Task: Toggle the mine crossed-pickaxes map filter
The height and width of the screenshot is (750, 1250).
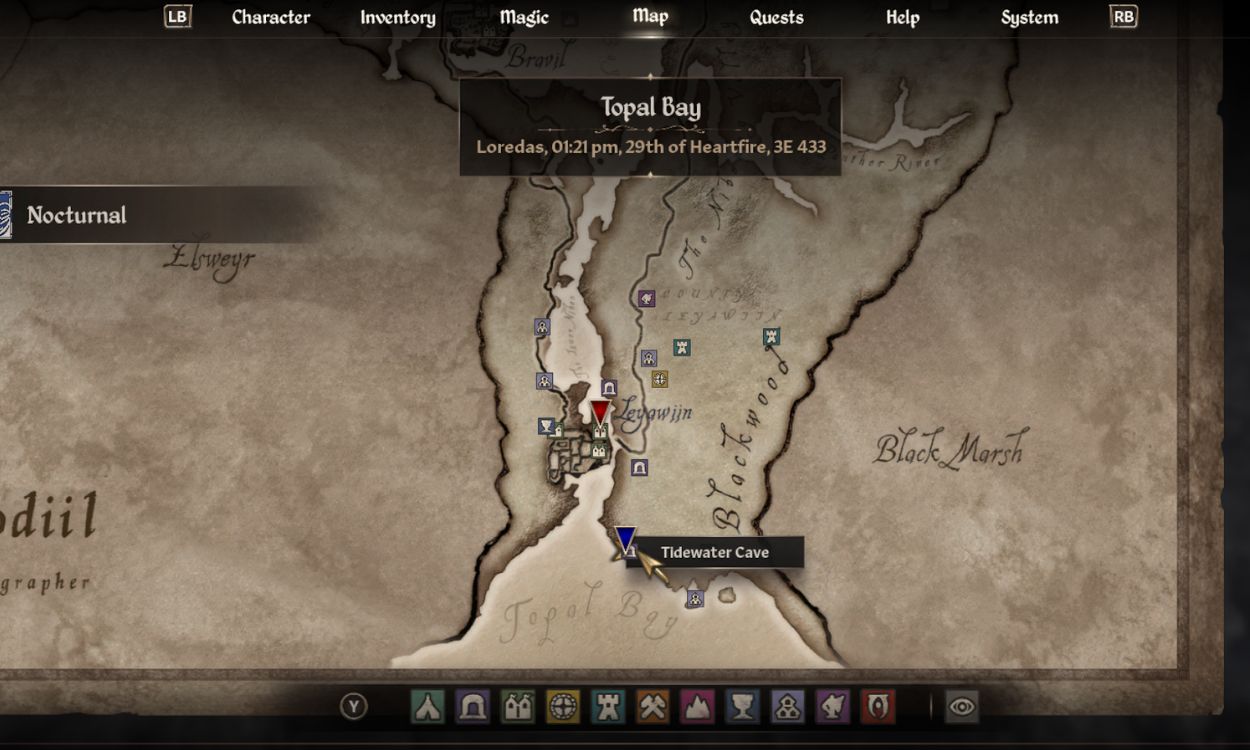Action: (x=653, y=707)
